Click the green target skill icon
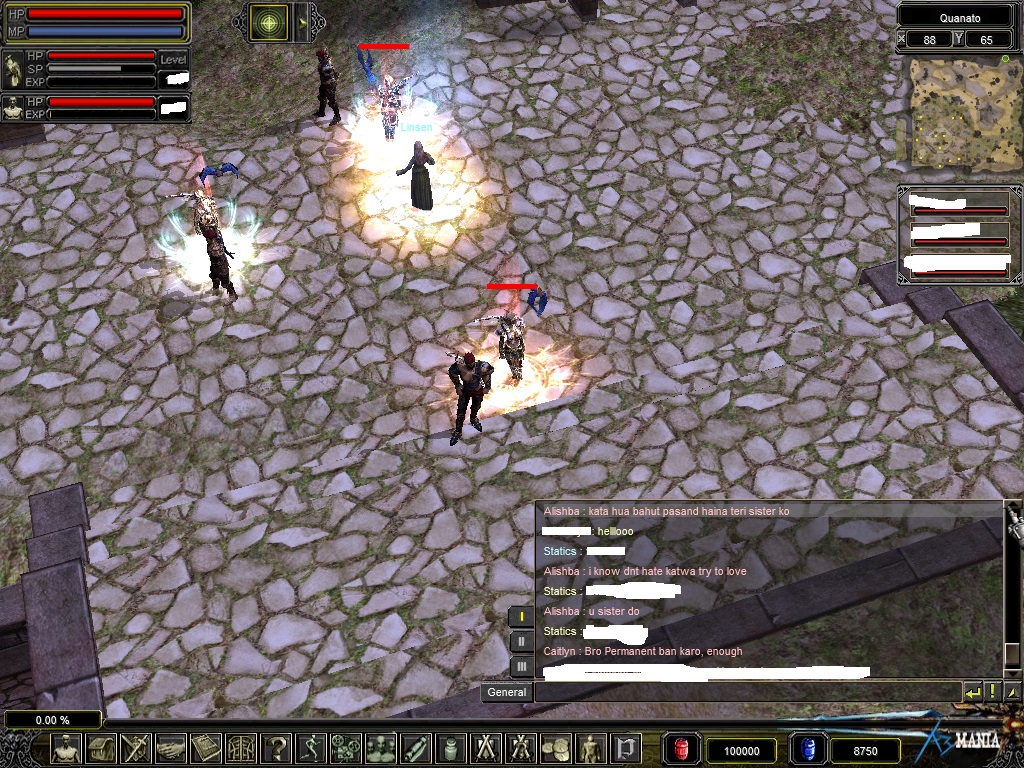 pos(270,21)
